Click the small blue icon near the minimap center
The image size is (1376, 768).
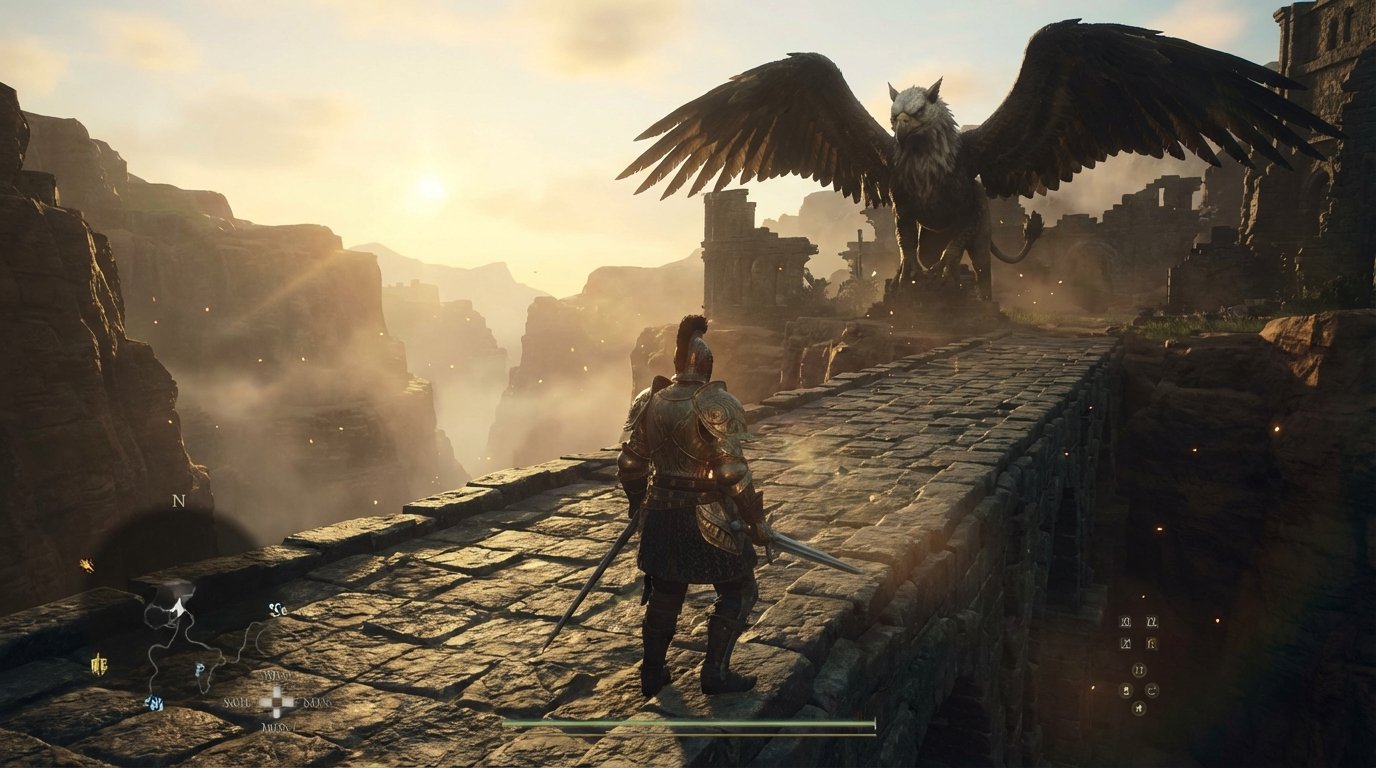tap(198, 670)
